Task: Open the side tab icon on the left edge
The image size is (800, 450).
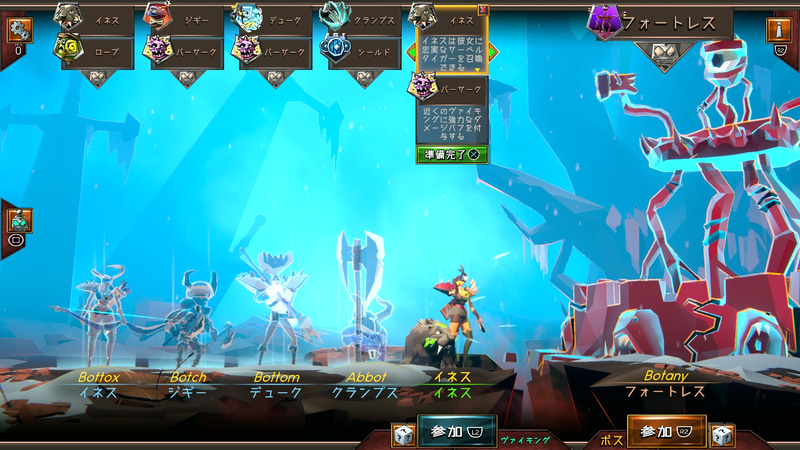Action: coord(18,221)
